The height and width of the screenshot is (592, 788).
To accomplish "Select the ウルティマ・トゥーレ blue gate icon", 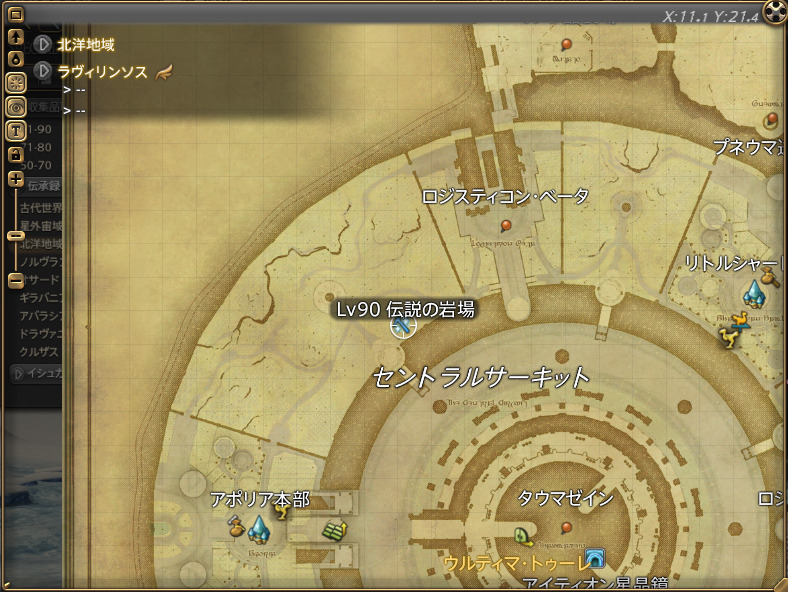I will pyautogui.click(x=595, y=558).
